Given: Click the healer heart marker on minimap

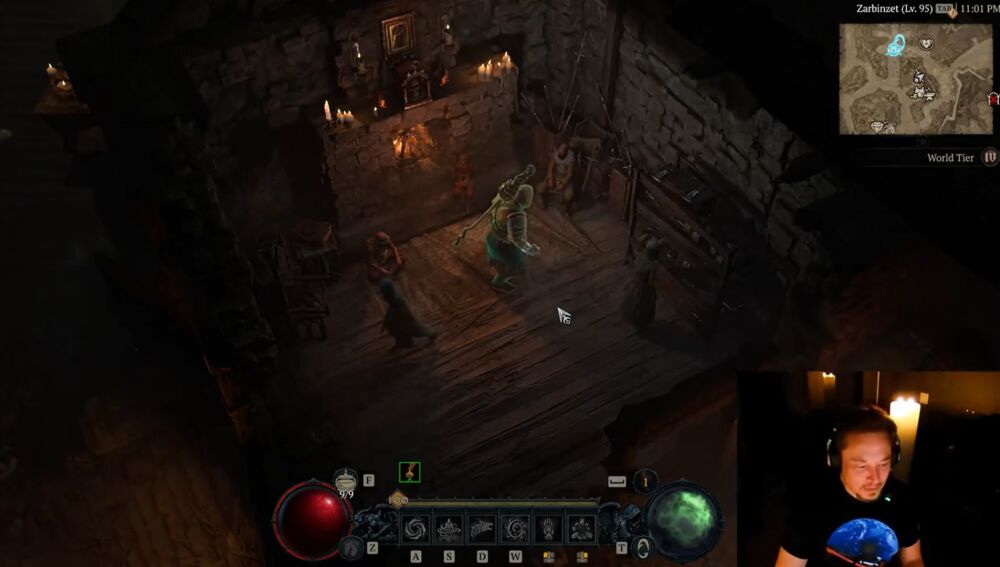Looking at the screenshot, I should [926, 44].
